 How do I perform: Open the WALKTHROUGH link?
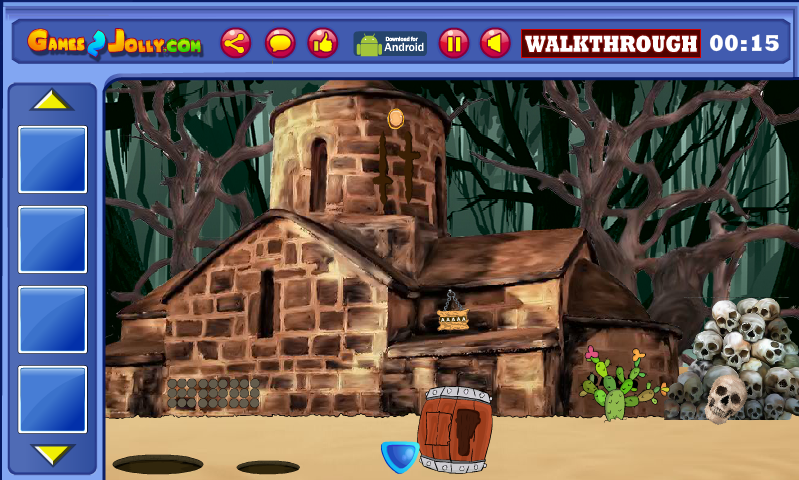610,44
